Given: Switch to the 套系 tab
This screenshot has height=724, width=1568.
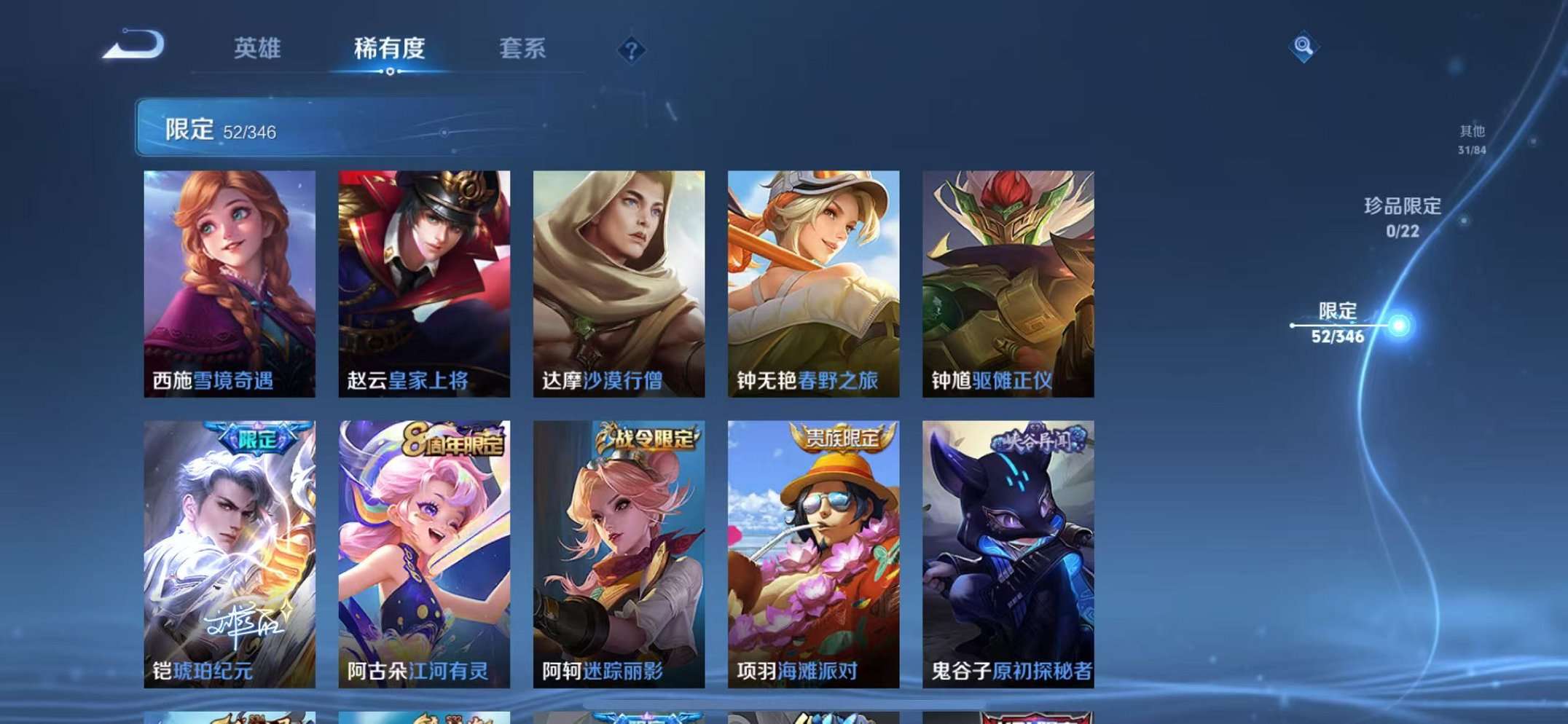Looking at the screenshot, I should [x=522, y=47].
